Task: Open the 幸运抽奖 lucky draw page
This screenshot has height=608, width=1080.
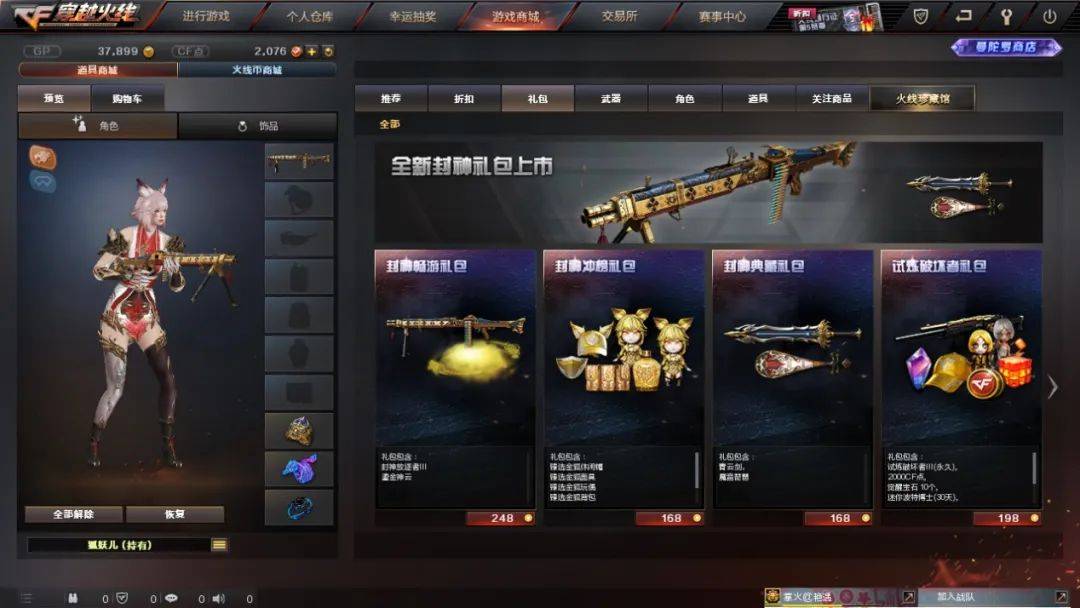Action: [412, 16]
